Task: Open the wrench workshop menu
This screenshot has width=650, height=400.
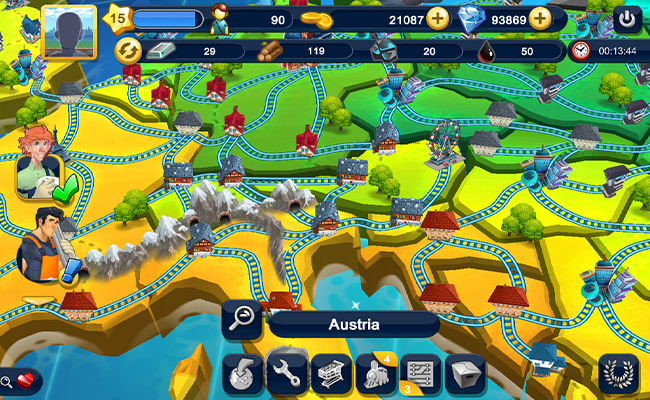Action: [x=287, y=374]
